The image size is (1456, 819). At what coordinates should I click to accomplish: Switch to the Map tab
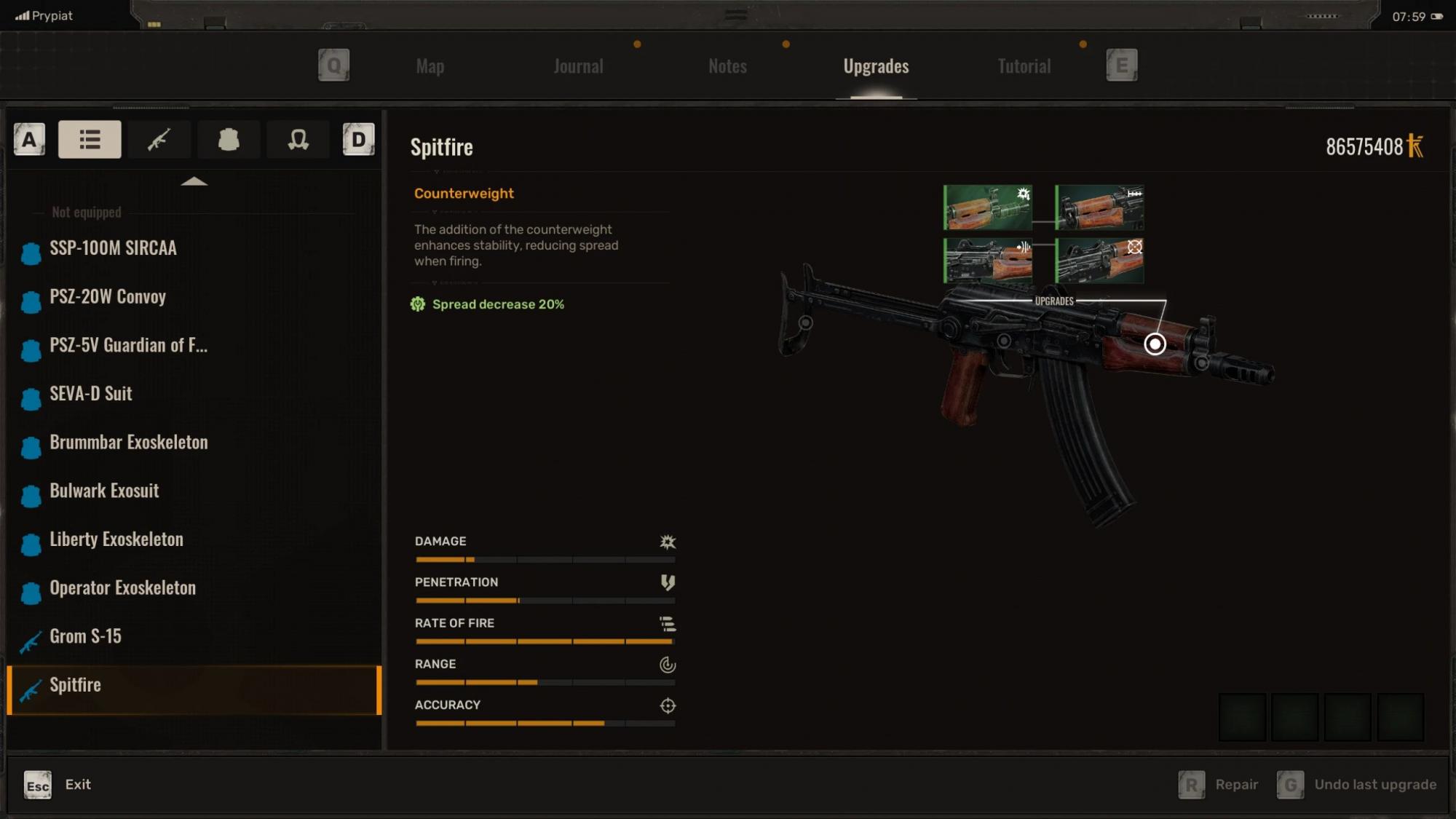click(430, 66)
